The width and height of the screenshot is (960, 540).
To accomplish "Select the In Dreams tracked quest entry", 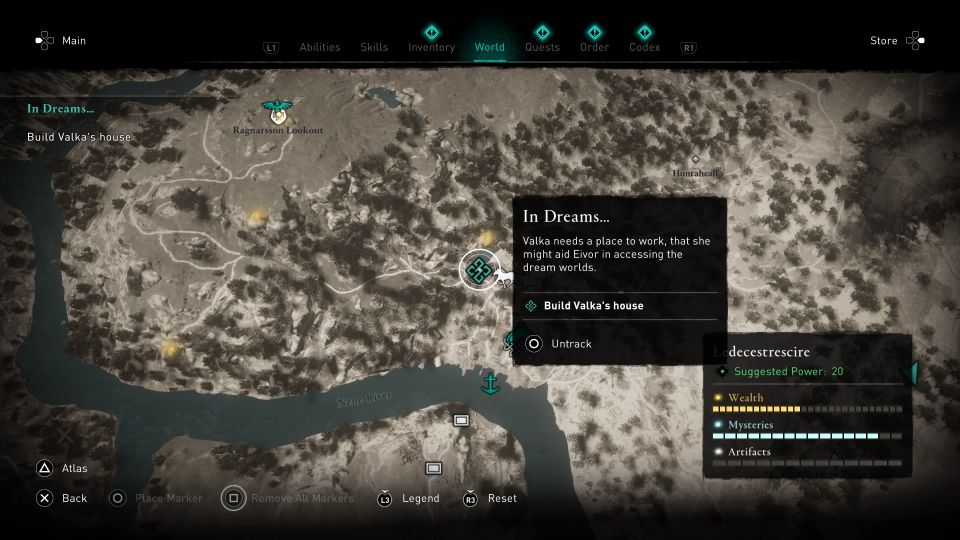I will [x=60, y=108].
